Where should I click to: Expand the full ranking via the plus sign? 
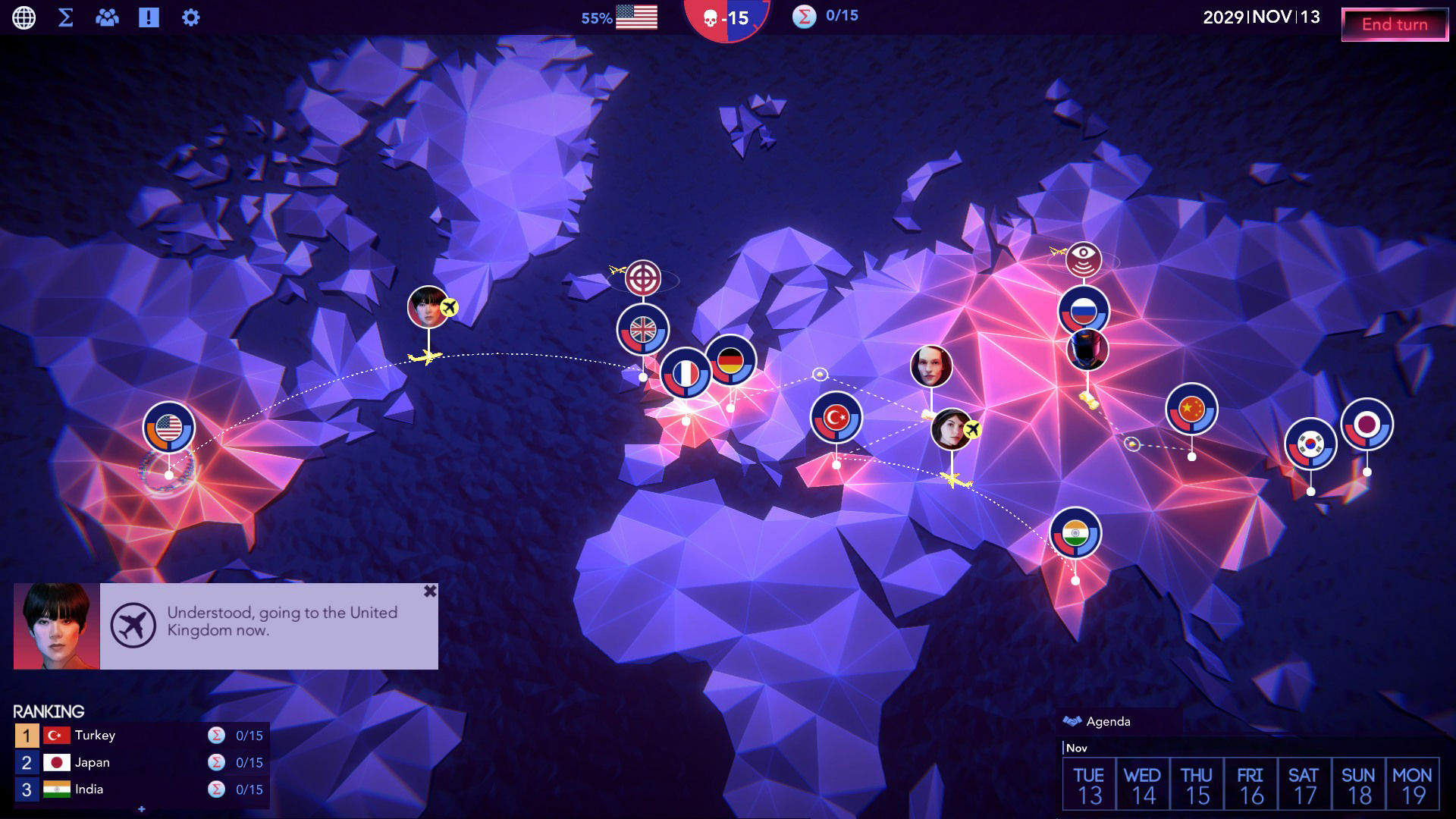coord(141,808)
